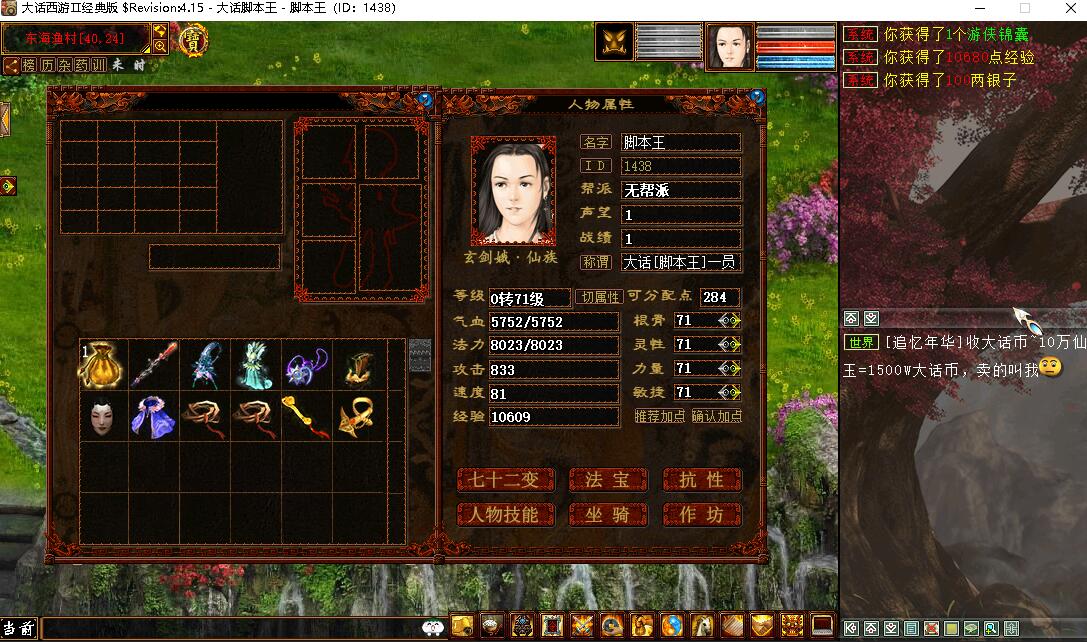The image size is (1087, 642).
Task: Click the 法宝 button
Action: pos(607,480)
